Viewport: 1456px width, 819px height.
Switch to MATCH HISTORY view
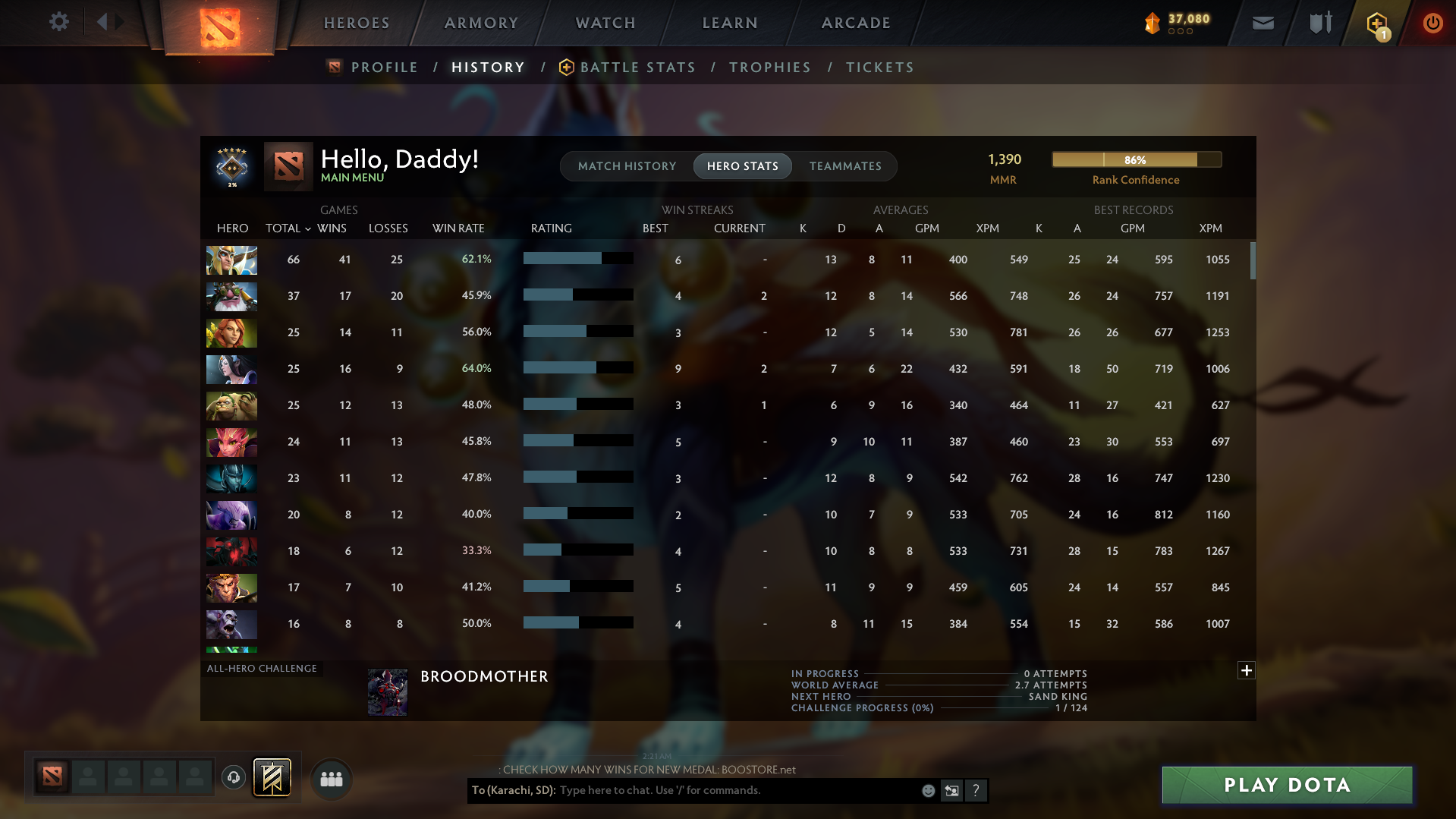(627, 165)
